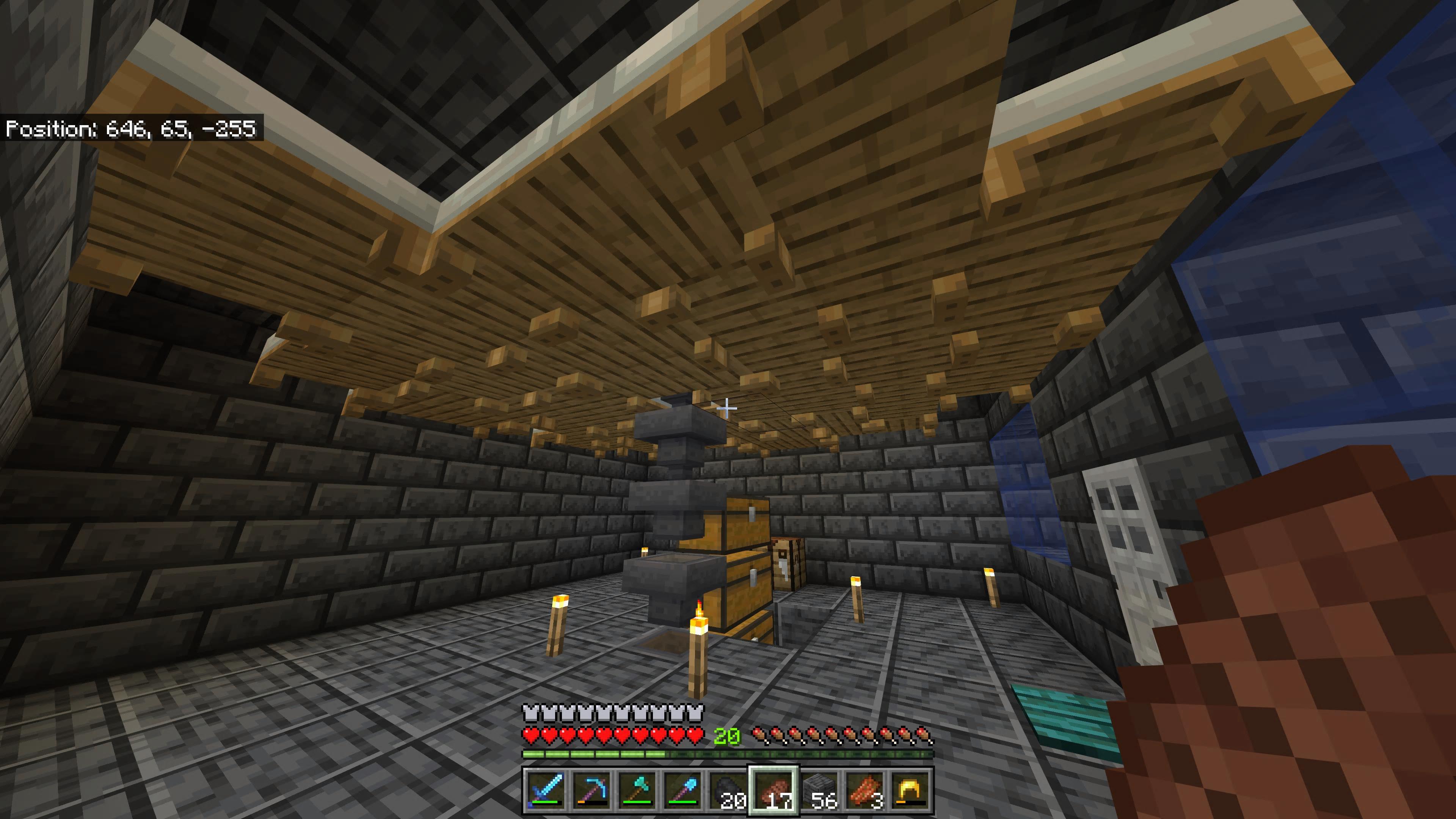Screen dimensions: 1456x819
Task: Click a chestplate icon in the armor bar
Action: click(530, 714)
